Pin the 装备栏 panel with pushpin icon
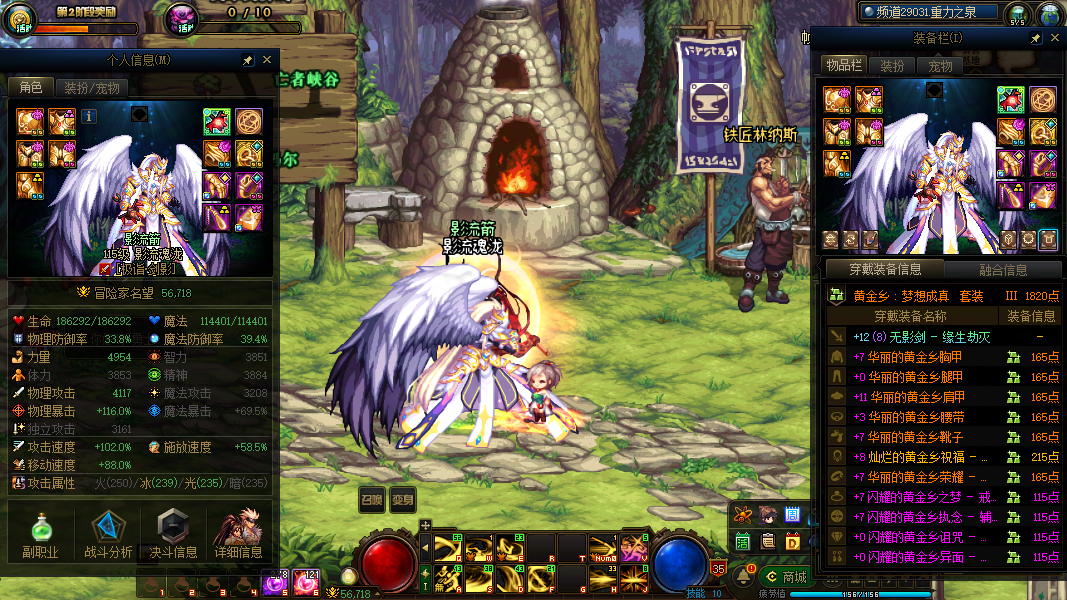 1036,38
